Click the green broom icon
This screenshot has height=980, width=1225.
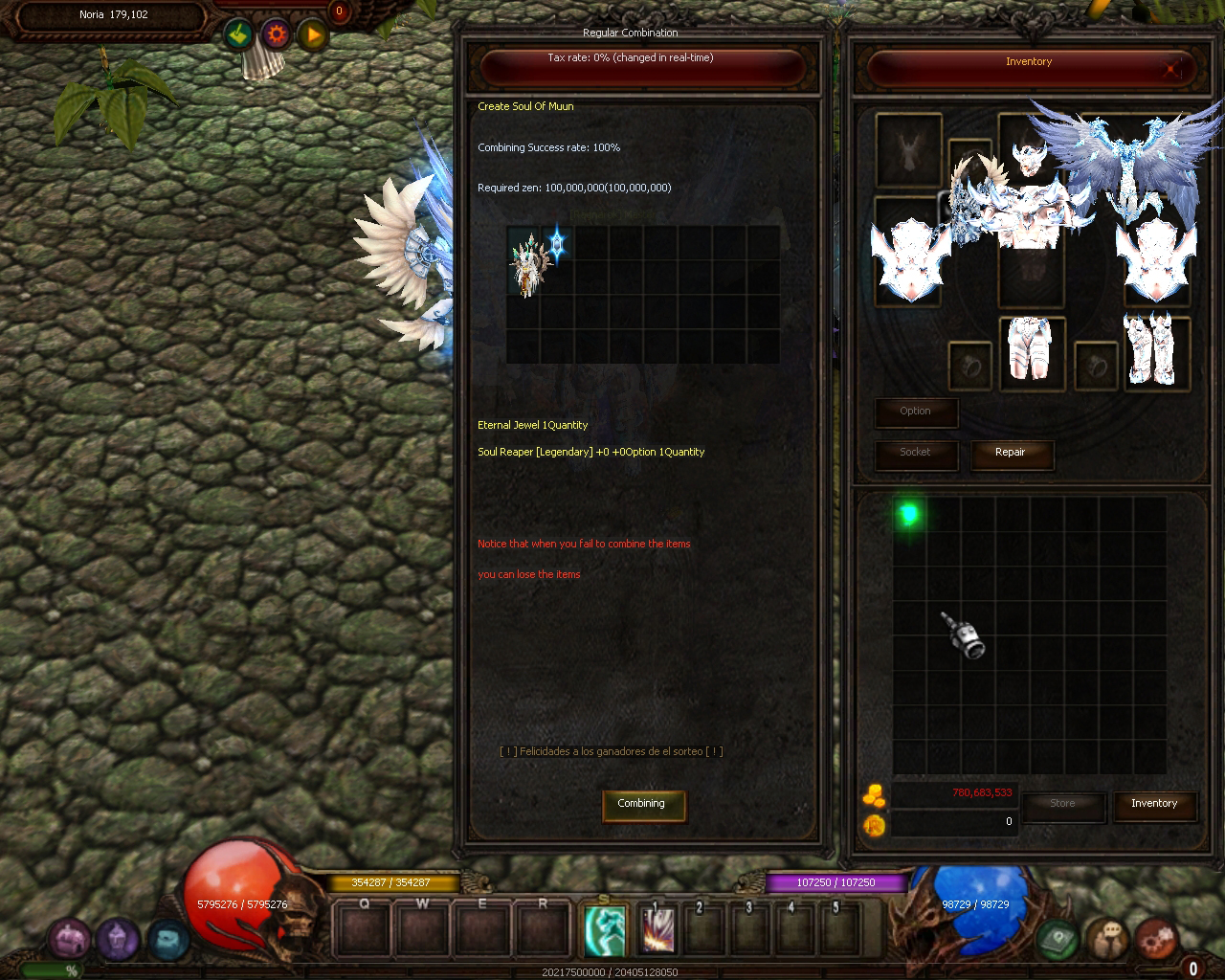click(x=239, y=35)
